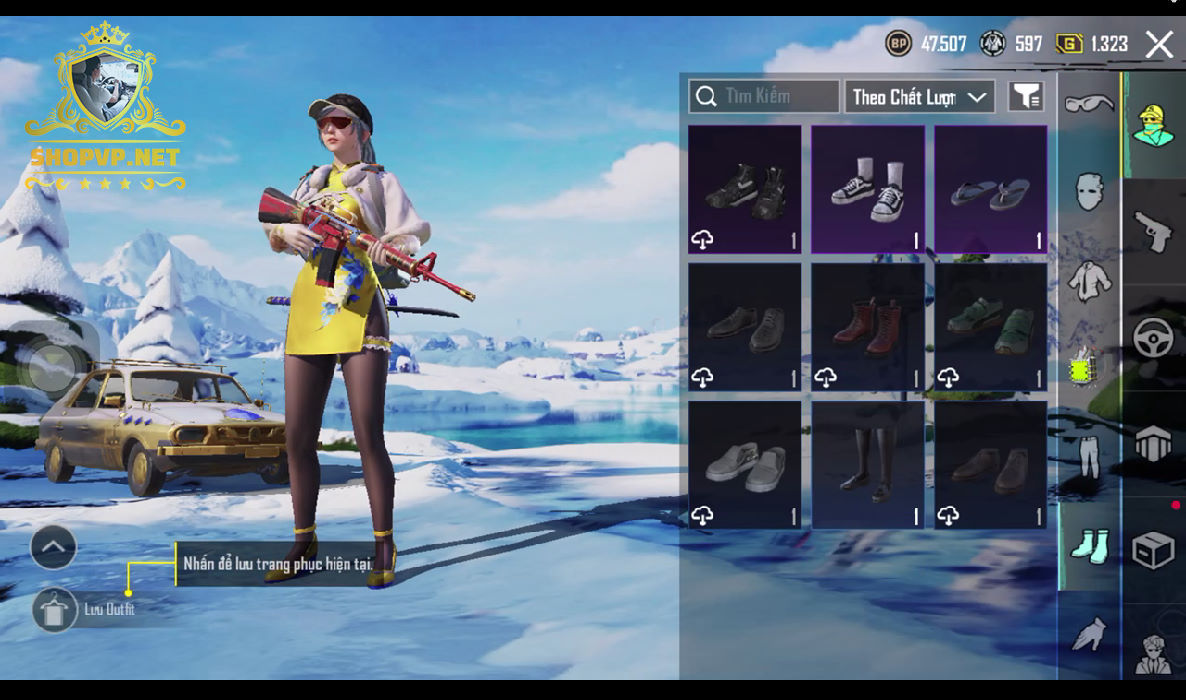Open the Theo Chất Lượng sort dropdown
1186x700 pixels.
(919, 97)
